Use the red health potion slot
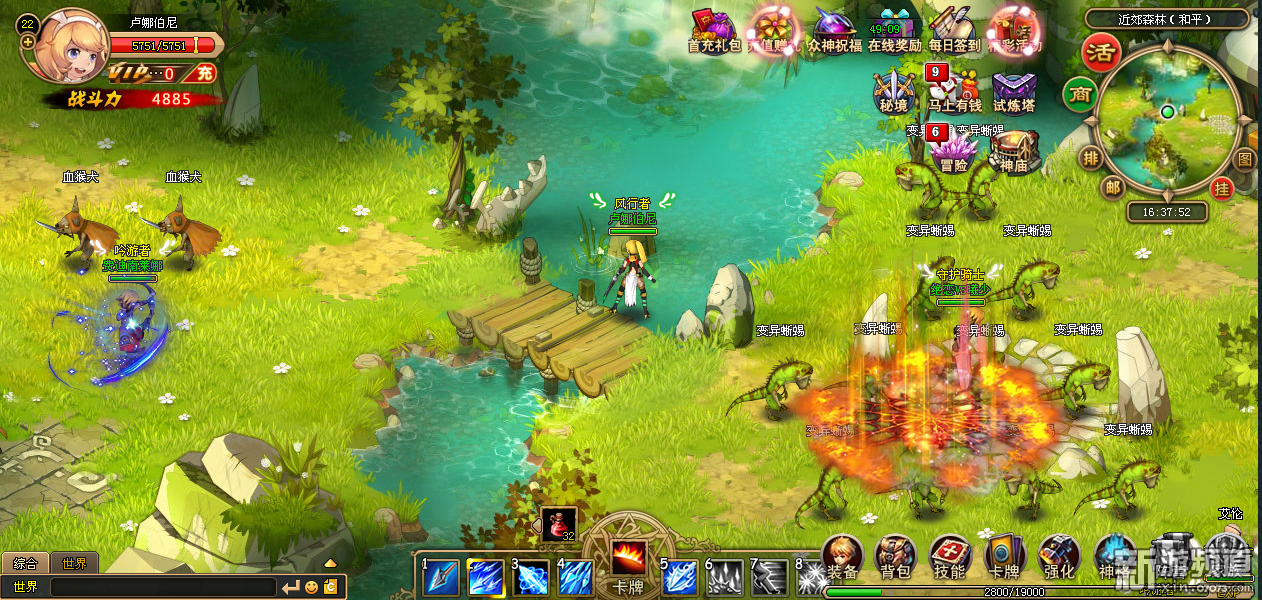This screenshot has width=1262, height=600. [558, 524]
